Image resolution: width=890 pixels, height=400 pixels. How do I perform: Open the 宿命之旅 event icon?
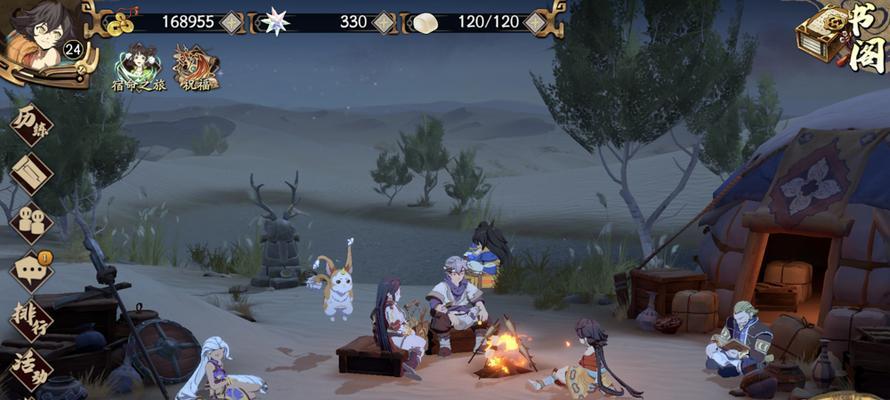point(138,68)
